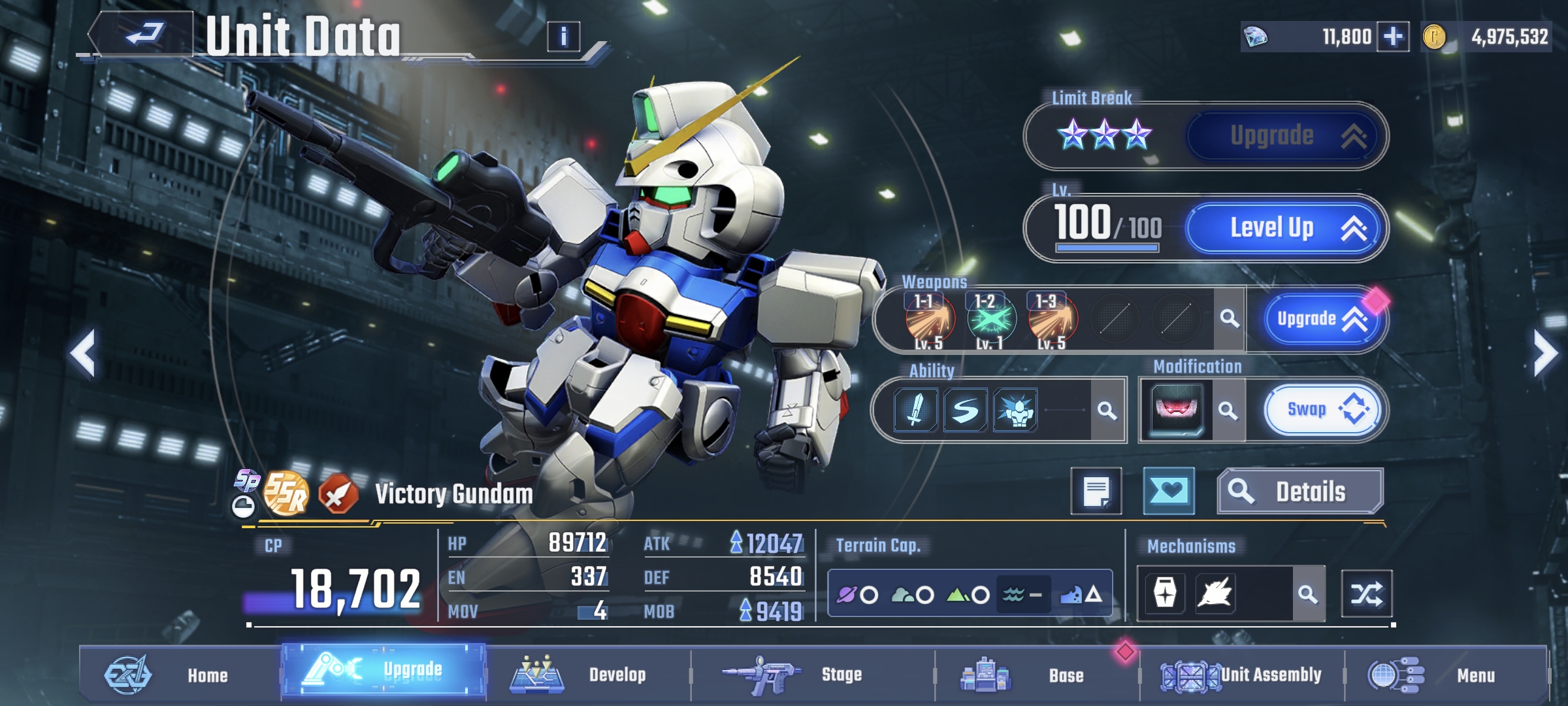1568x706 pixels.
Task: Add more diamonds with the plus button
Action: [1392, 37]
